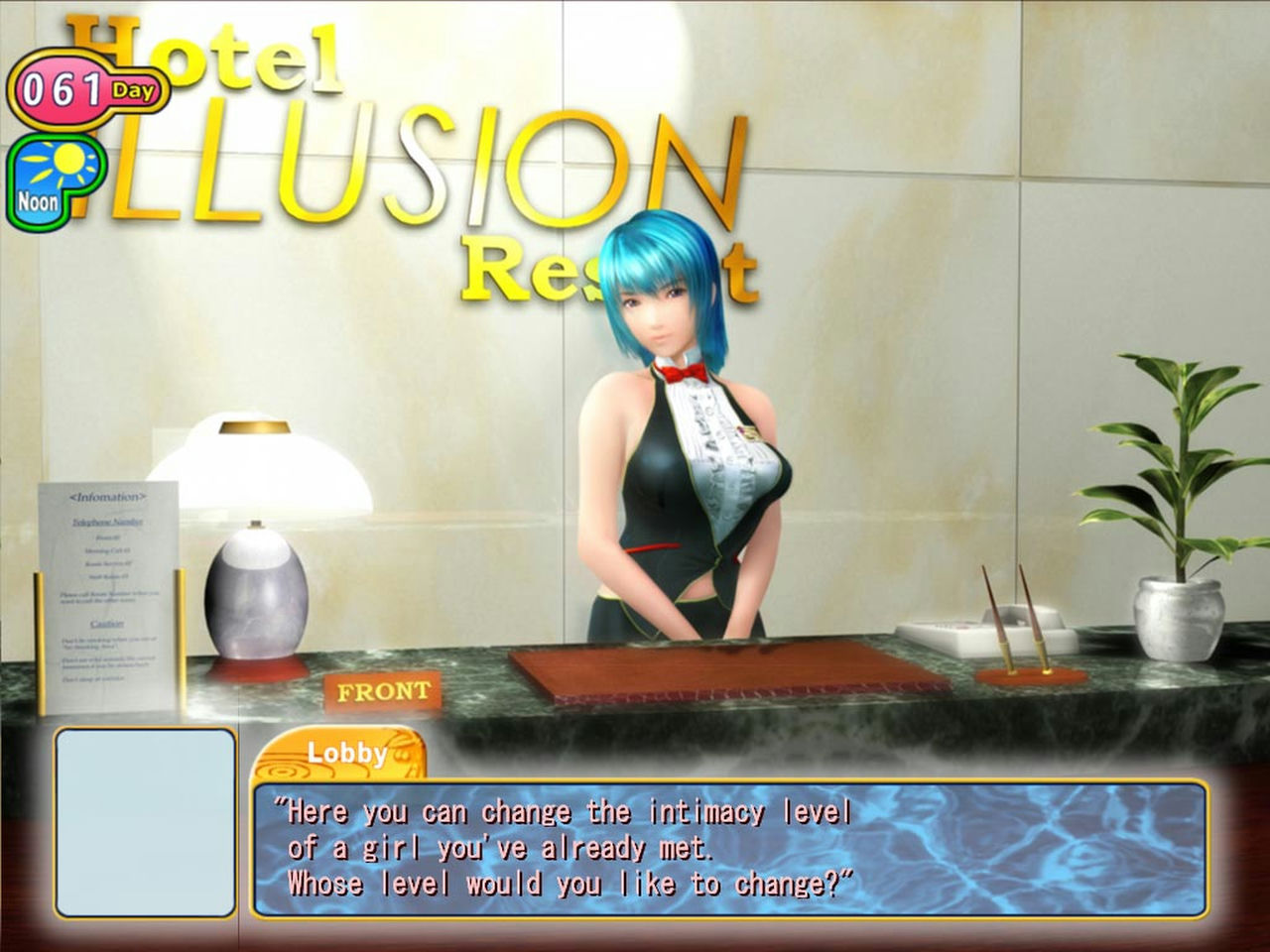Click the FRONT desk nameplate

point(382,689)
